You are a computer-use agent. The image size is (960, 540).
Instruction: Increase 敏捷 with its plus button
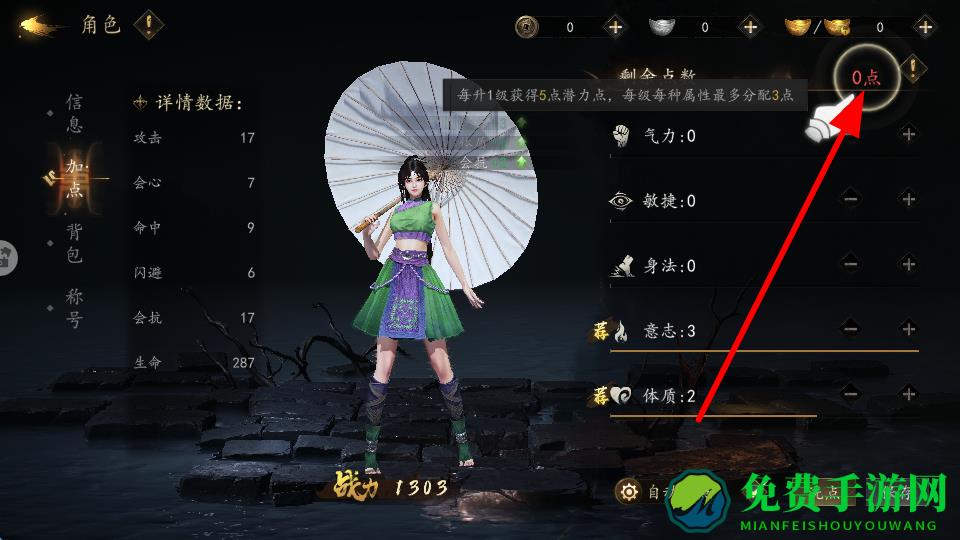pyautogui.click(x=908, y=199)
